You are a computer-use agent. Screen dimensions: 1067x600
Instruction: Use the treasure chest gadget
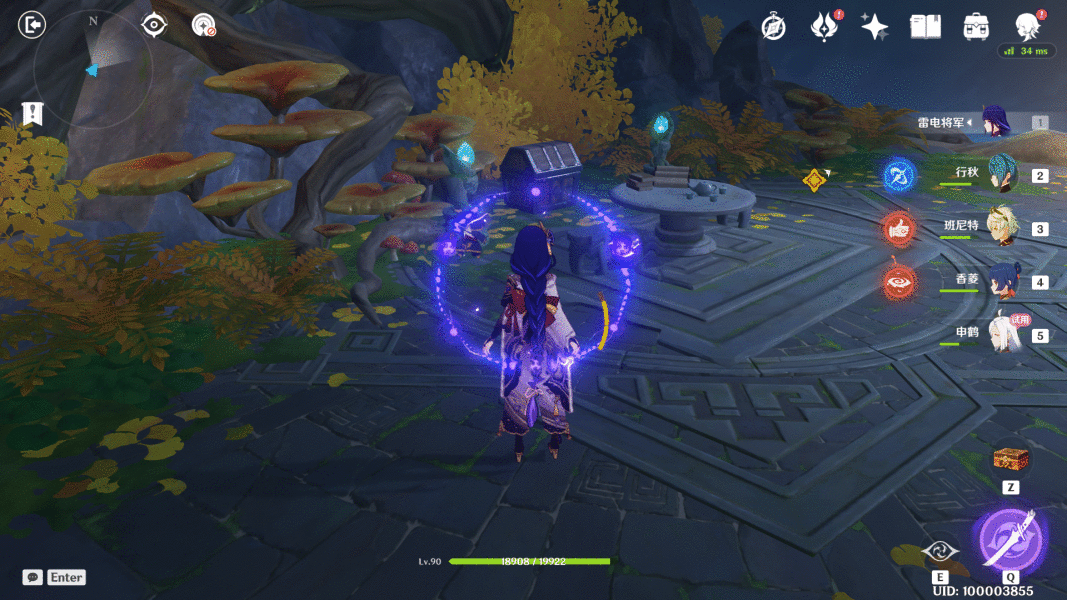click(x=1010, y=460)
